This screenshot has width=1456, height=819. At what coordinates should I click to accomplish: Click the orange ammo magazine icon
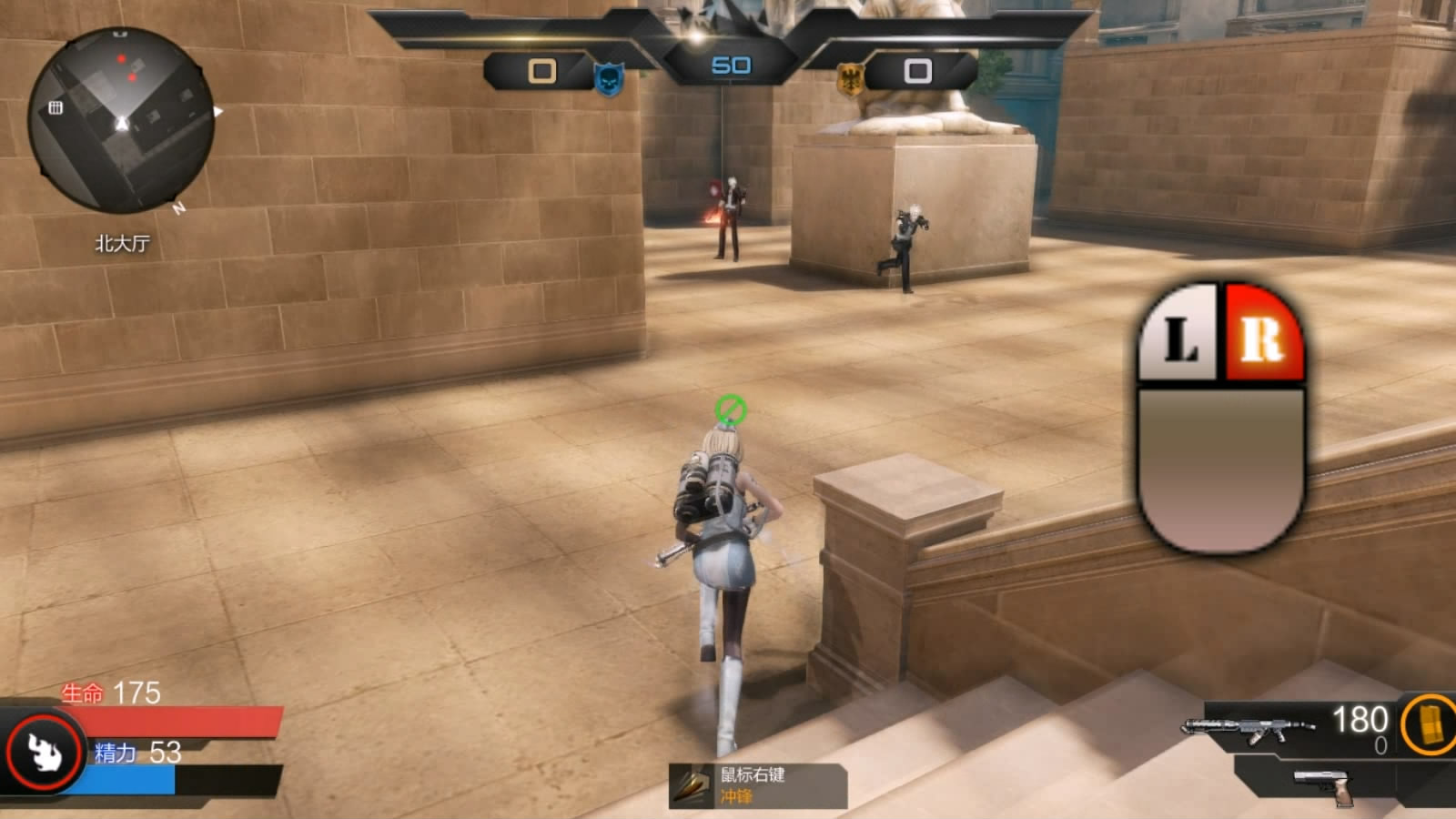[1429, 725]
